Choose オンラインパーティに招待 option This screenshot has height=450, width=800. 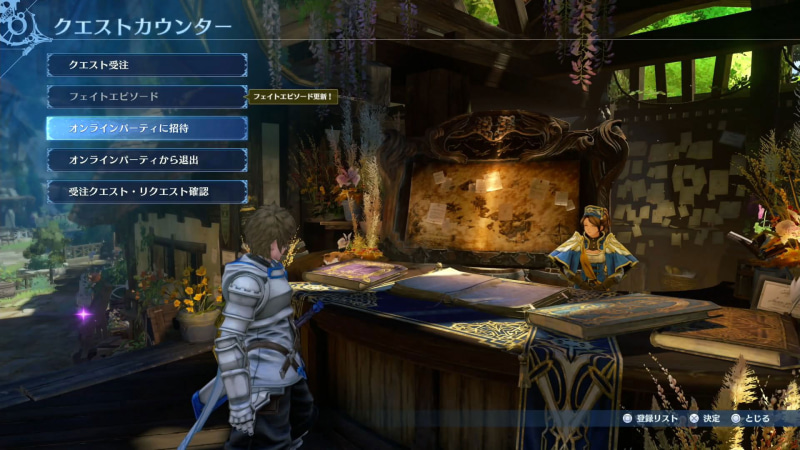(x=146, y=128)
